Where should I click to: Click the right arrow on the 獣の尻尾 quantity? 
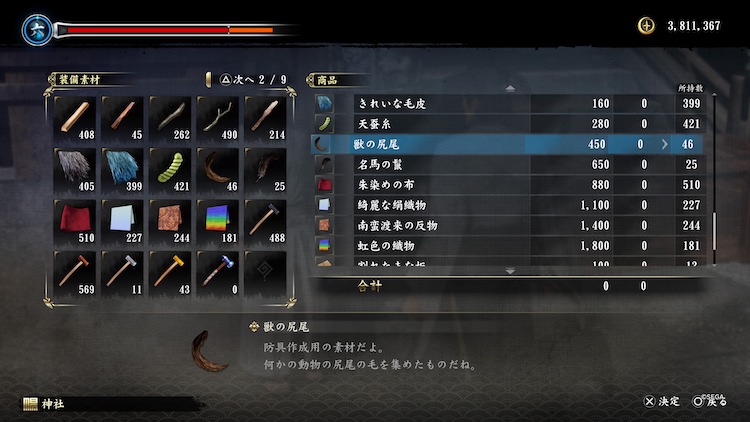coord(664,145)
